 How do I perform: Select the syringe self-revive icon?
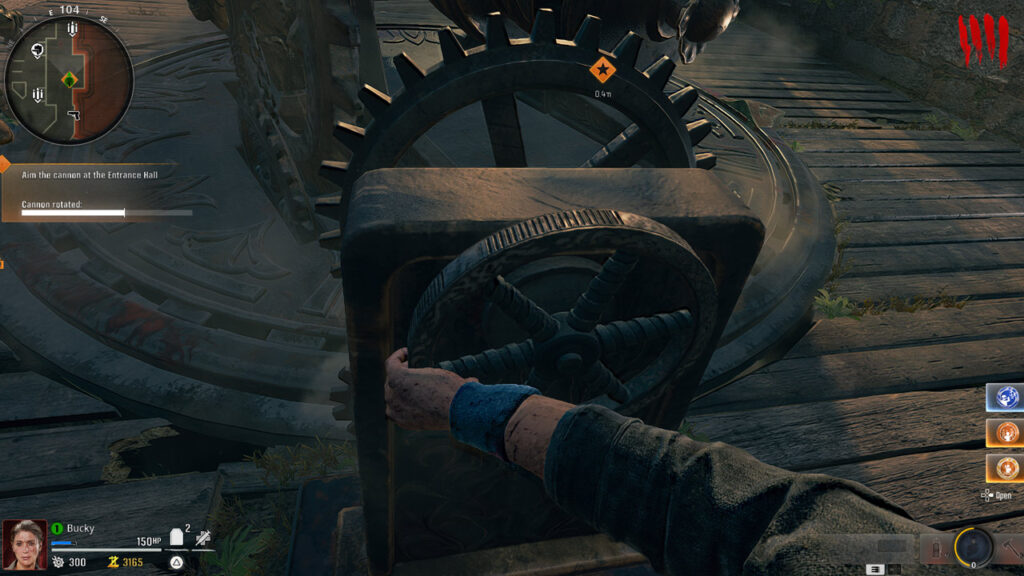click(x=204, y=537)
